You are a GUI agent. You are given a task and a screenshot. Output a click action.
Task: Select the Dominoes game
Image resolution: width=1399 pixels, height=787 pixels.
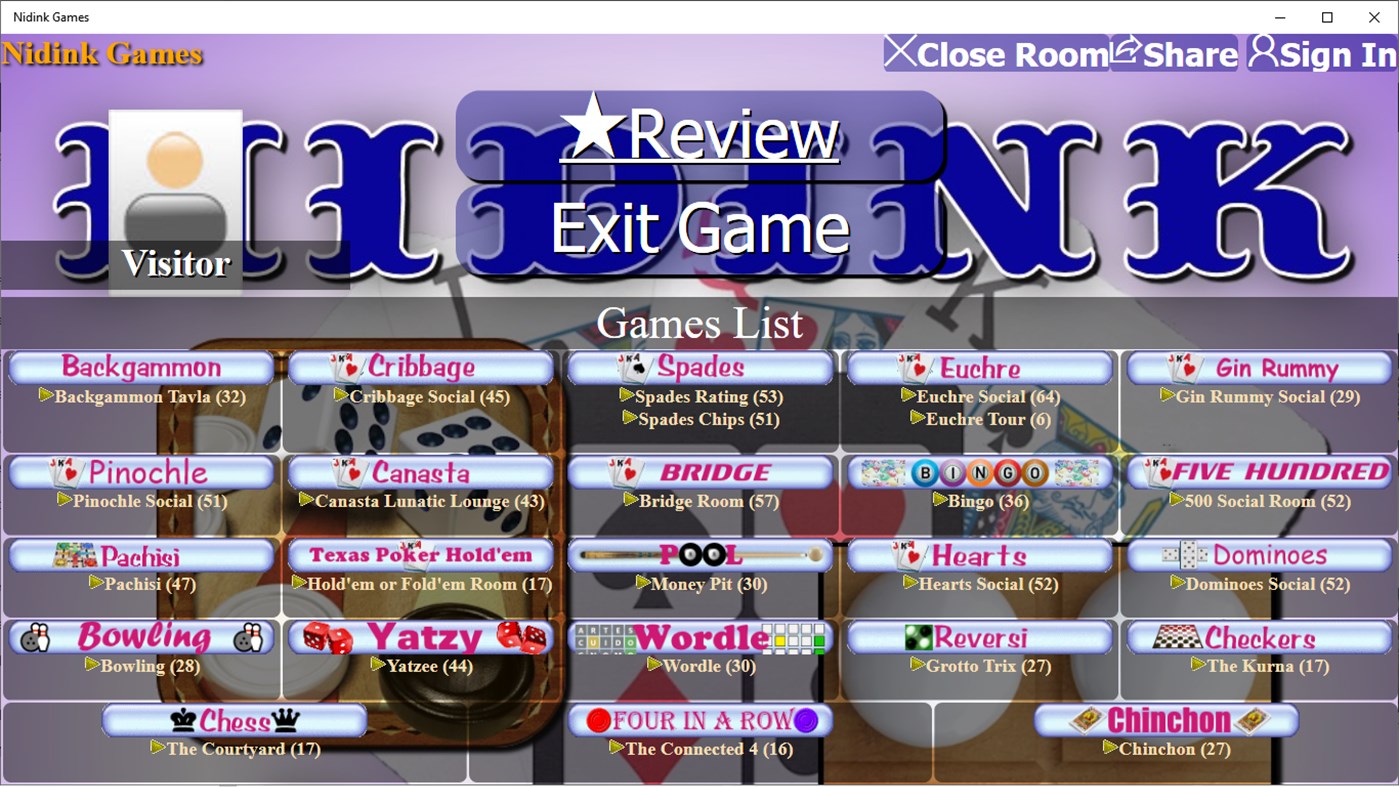point(1258,555)
